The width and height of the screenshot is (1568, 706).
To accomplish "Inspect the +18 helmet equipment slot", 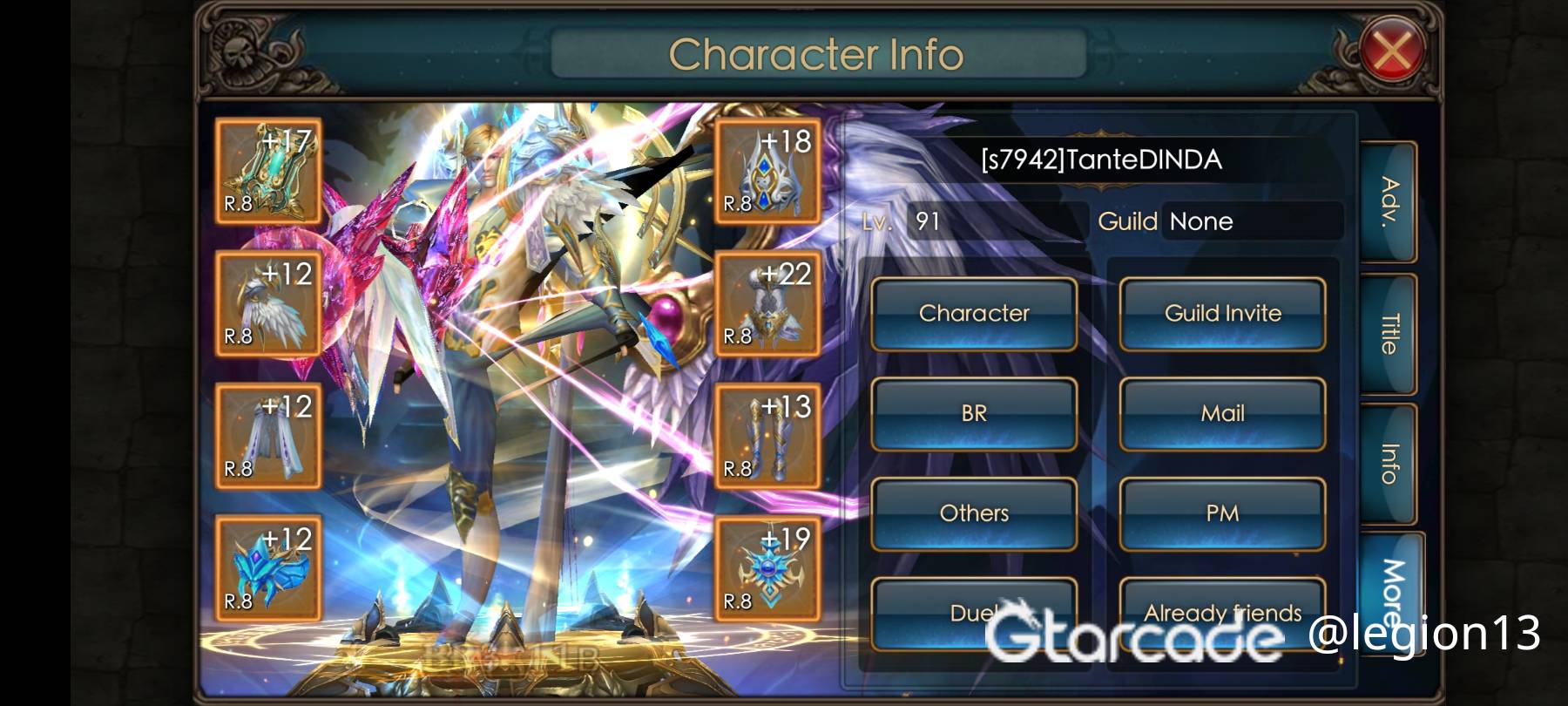I will [767, 172].
